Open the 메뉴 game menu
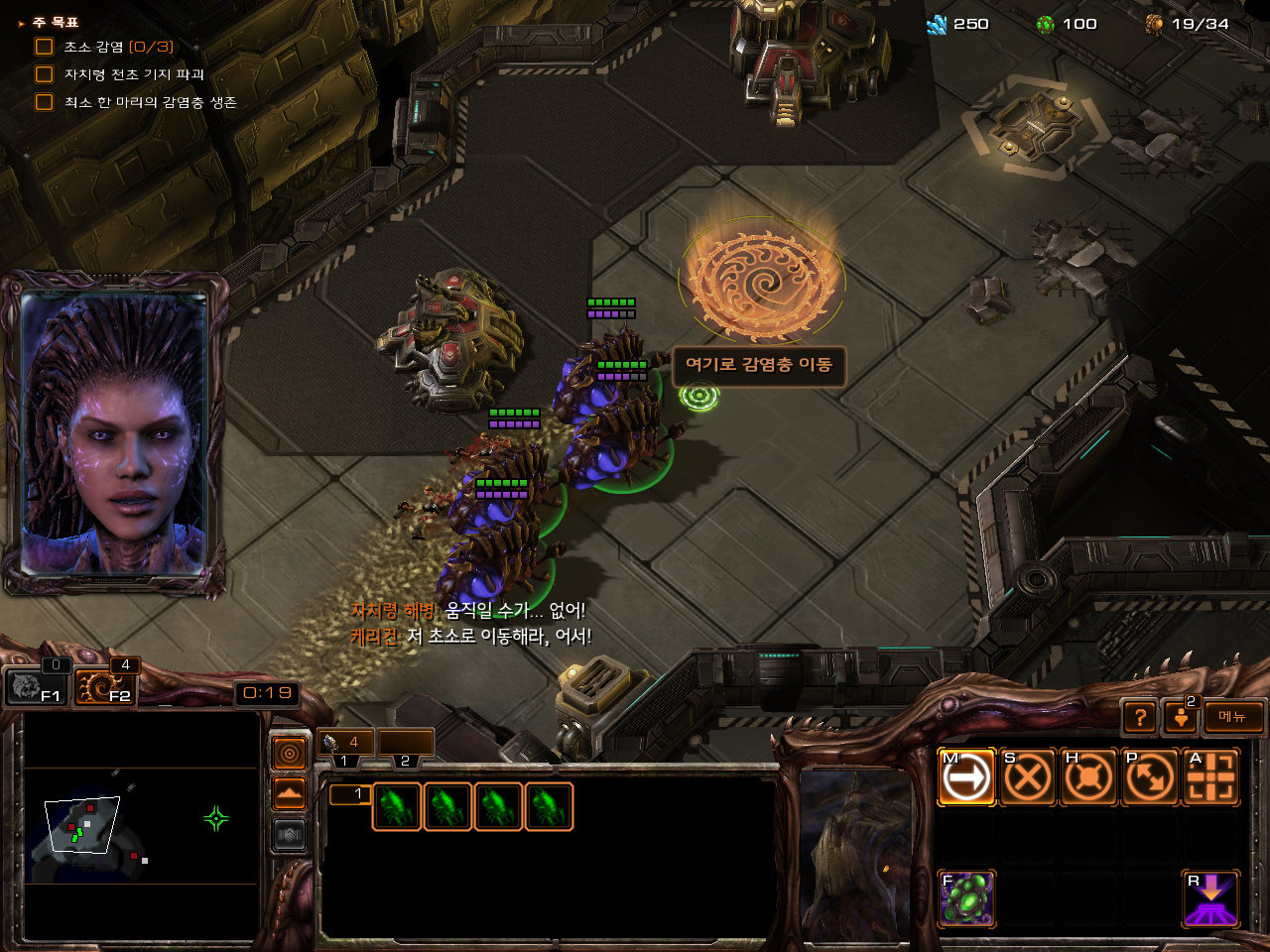 point(1233,716)
